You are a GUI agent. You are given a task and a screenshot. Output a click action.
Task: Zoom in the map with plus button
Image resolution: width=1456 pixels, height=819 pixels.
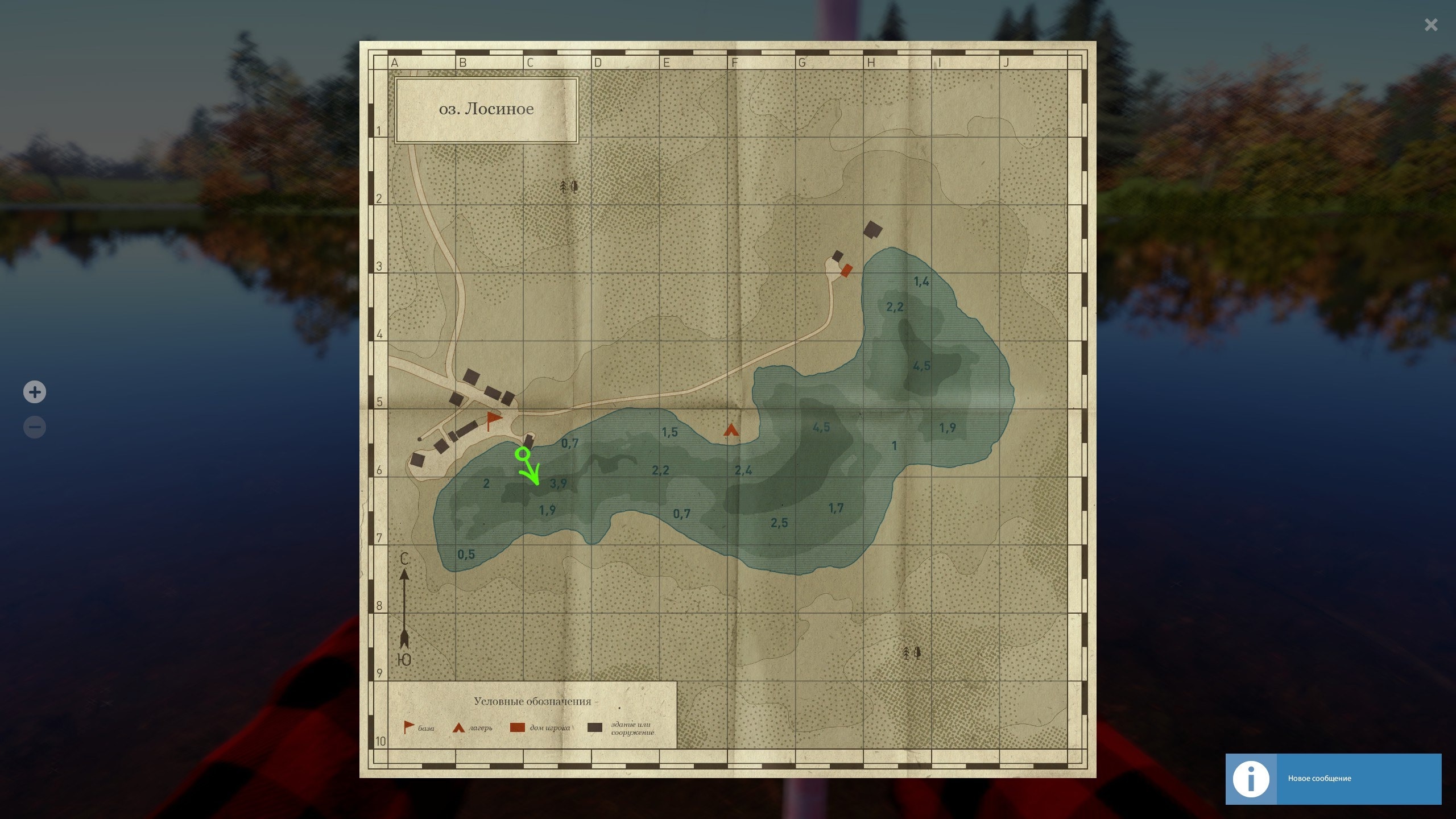coord(35,392)
